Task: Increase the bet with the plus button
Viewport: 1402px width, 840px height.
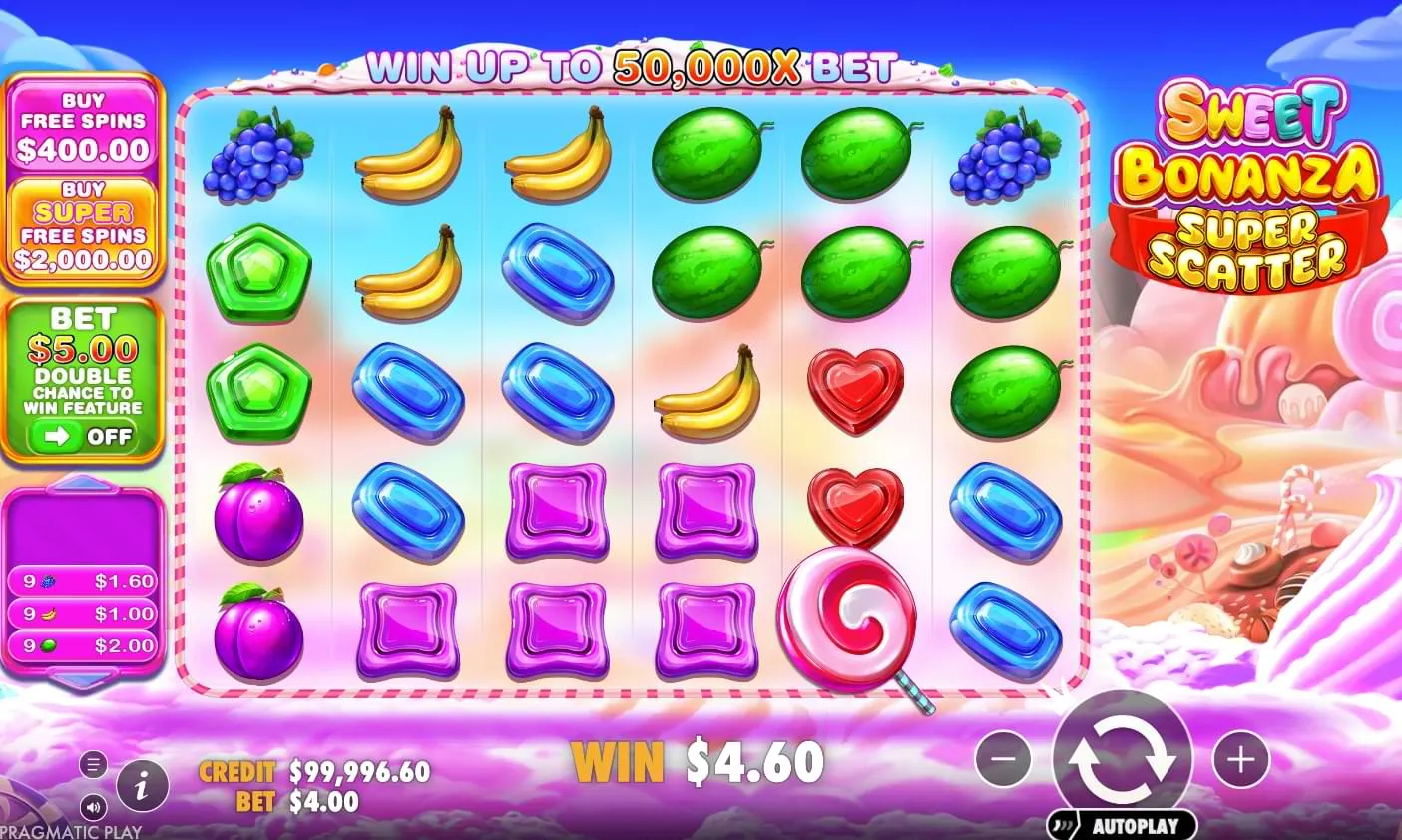Action: click(1239, 760)
